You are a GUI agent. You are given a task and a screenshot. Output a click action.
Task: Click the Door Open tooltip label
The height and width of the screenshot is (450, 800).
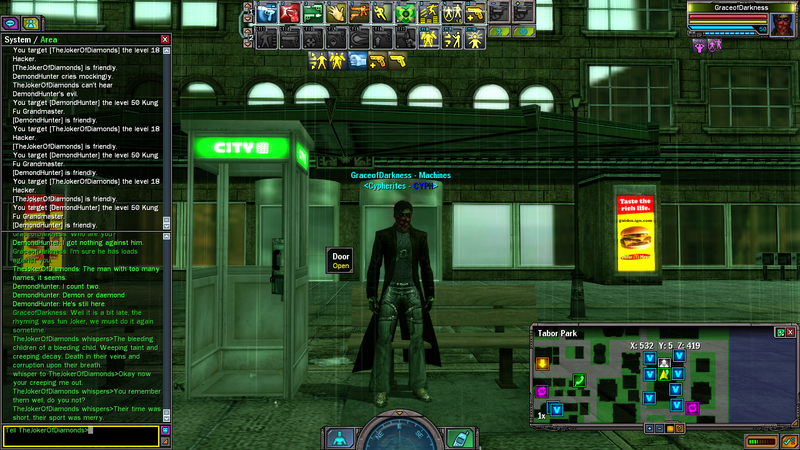(x=341, y=261)
